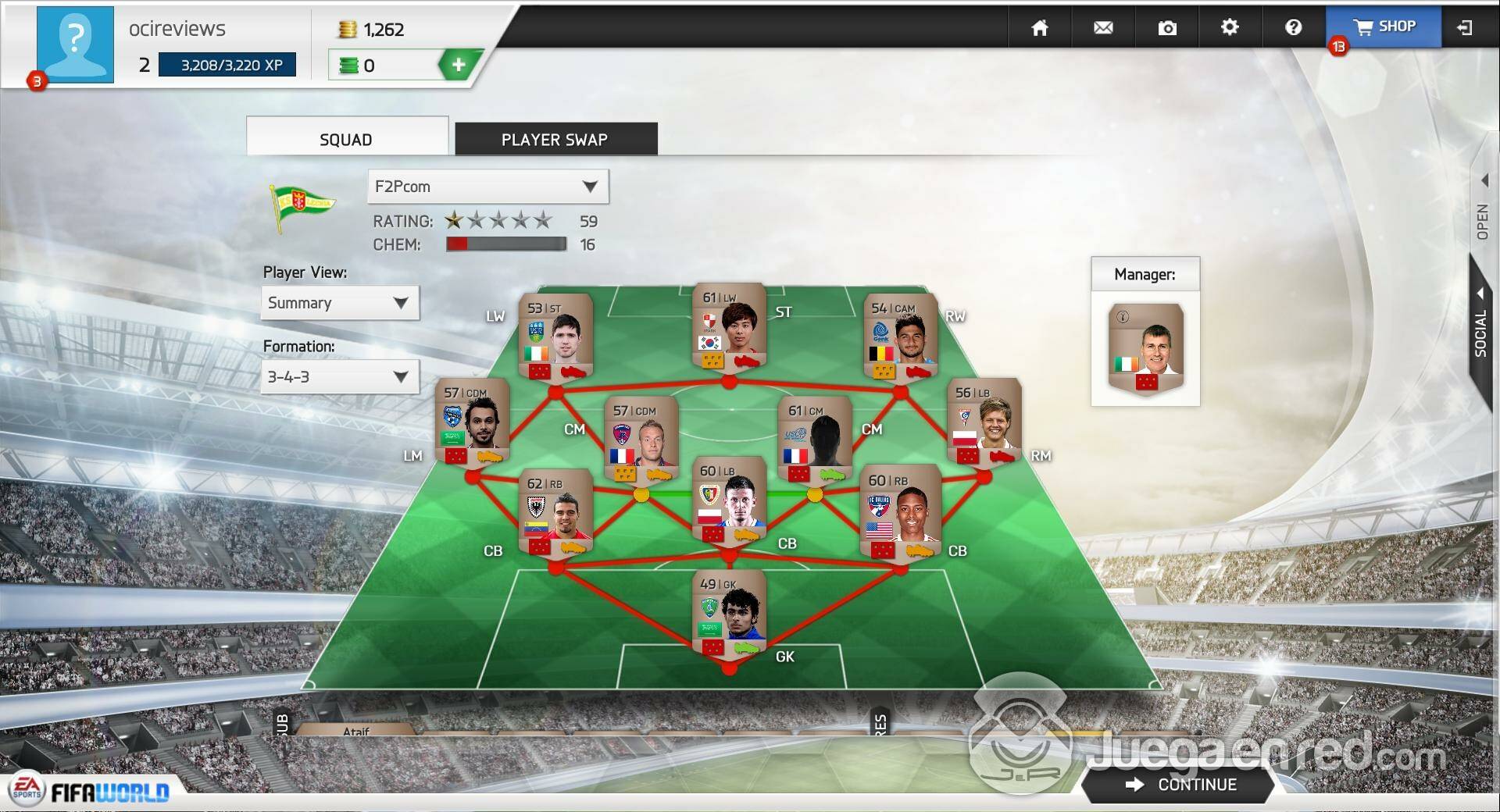Go to the home screen icon
1500x812 pixels.
1039,28
